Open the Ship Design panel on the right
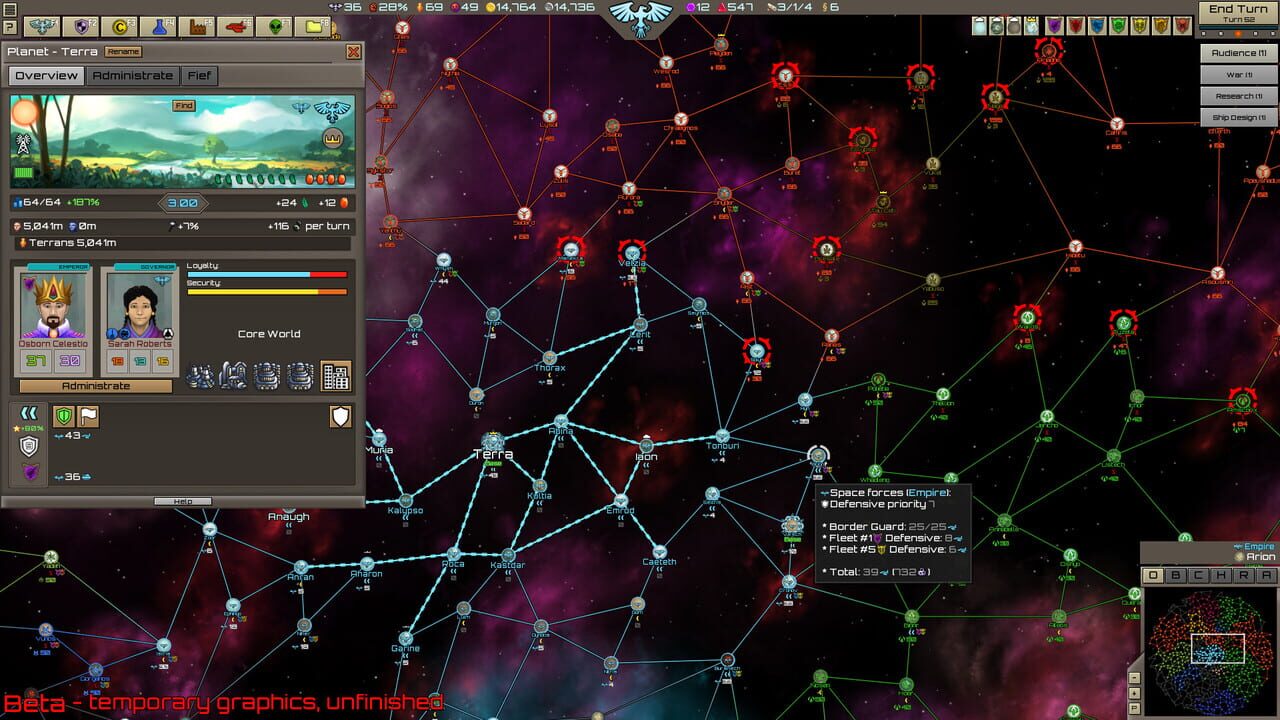Image resolution: width=1280 pixels, height=720 pixels. click(1237, 116)
